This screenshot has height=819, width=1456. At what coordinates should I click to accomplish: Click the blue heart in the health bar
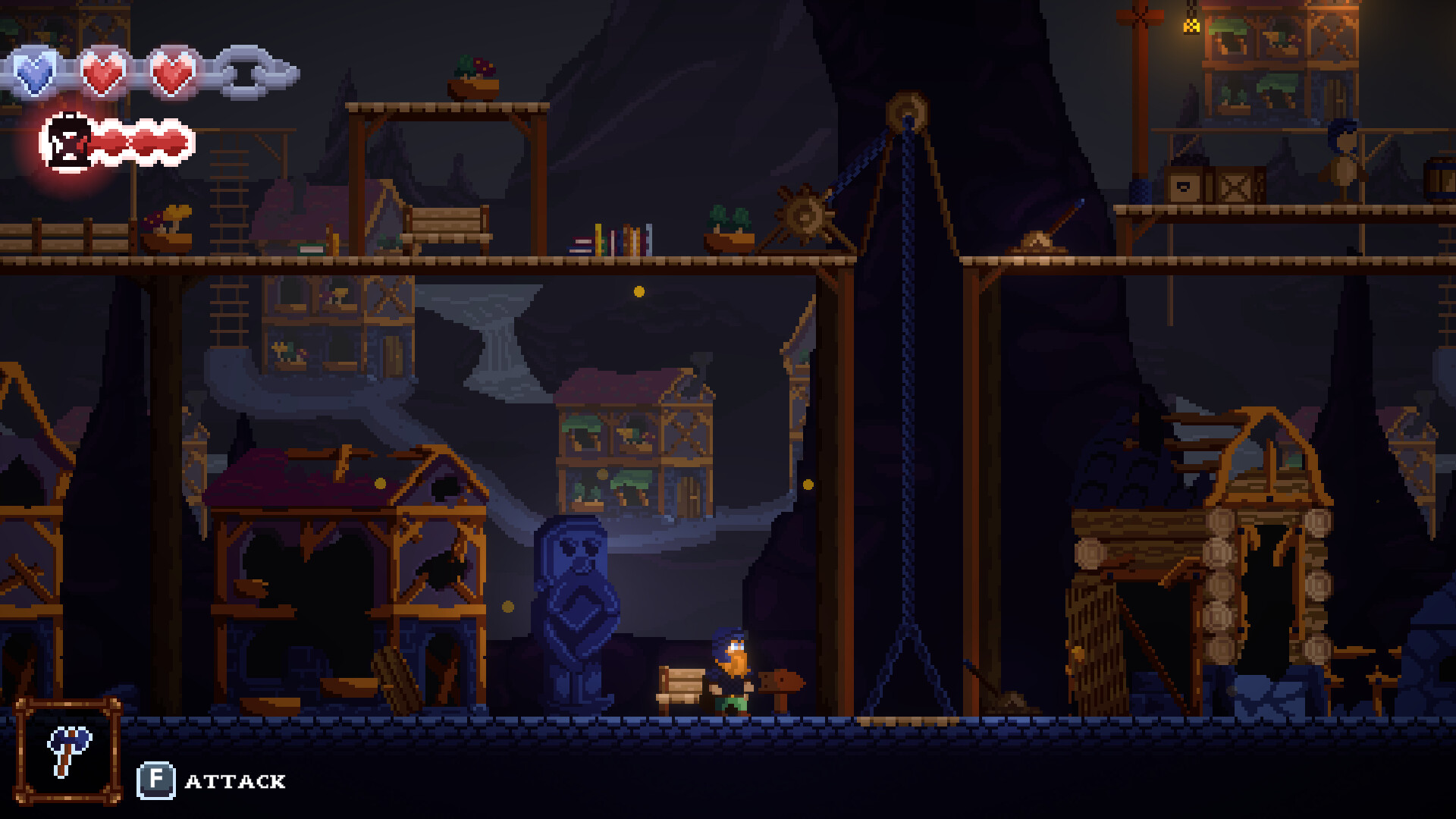[34, 72]
